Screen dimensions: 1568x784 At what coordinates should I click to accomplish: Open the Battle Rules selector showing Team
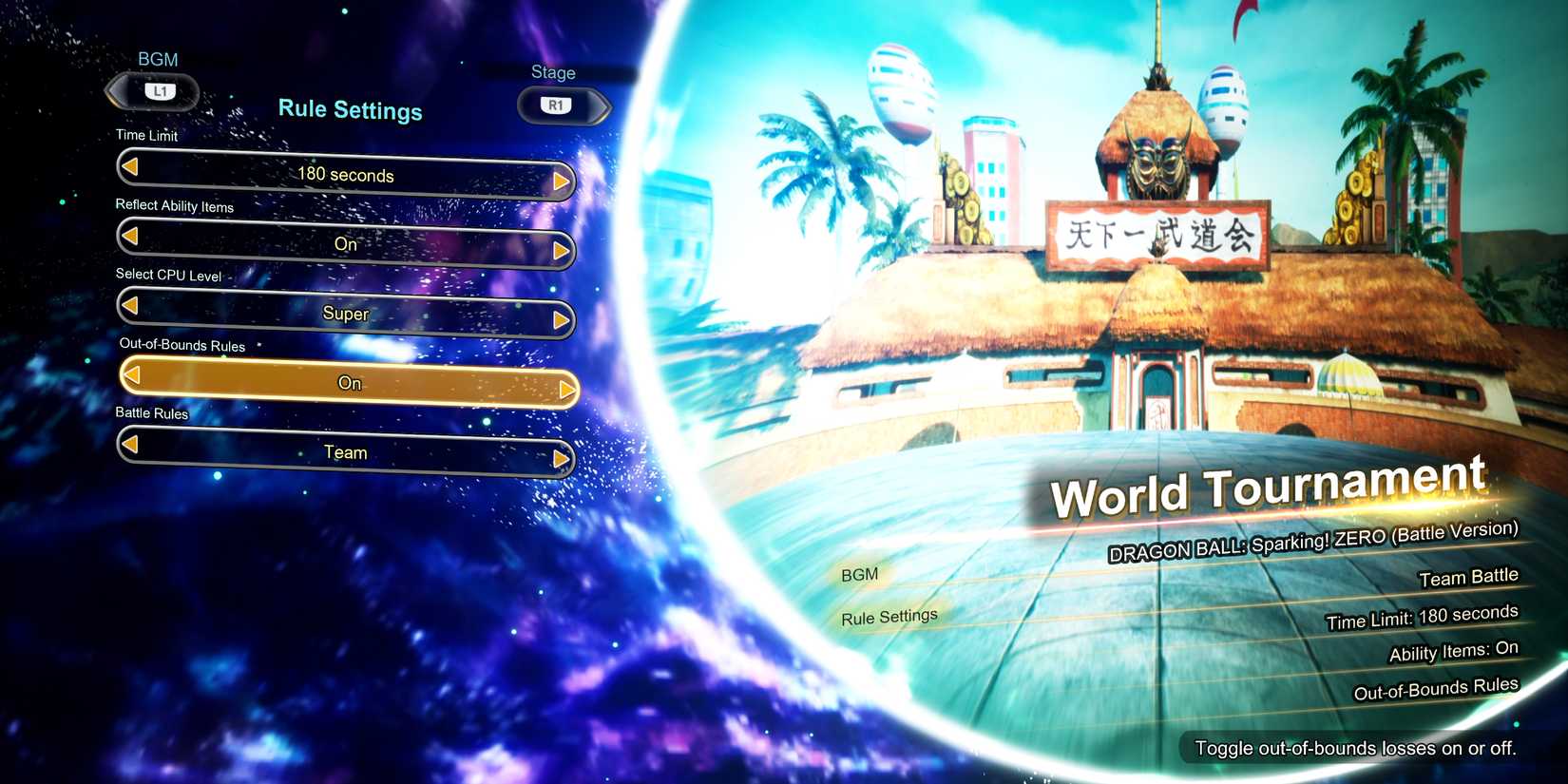pos(346,452)
